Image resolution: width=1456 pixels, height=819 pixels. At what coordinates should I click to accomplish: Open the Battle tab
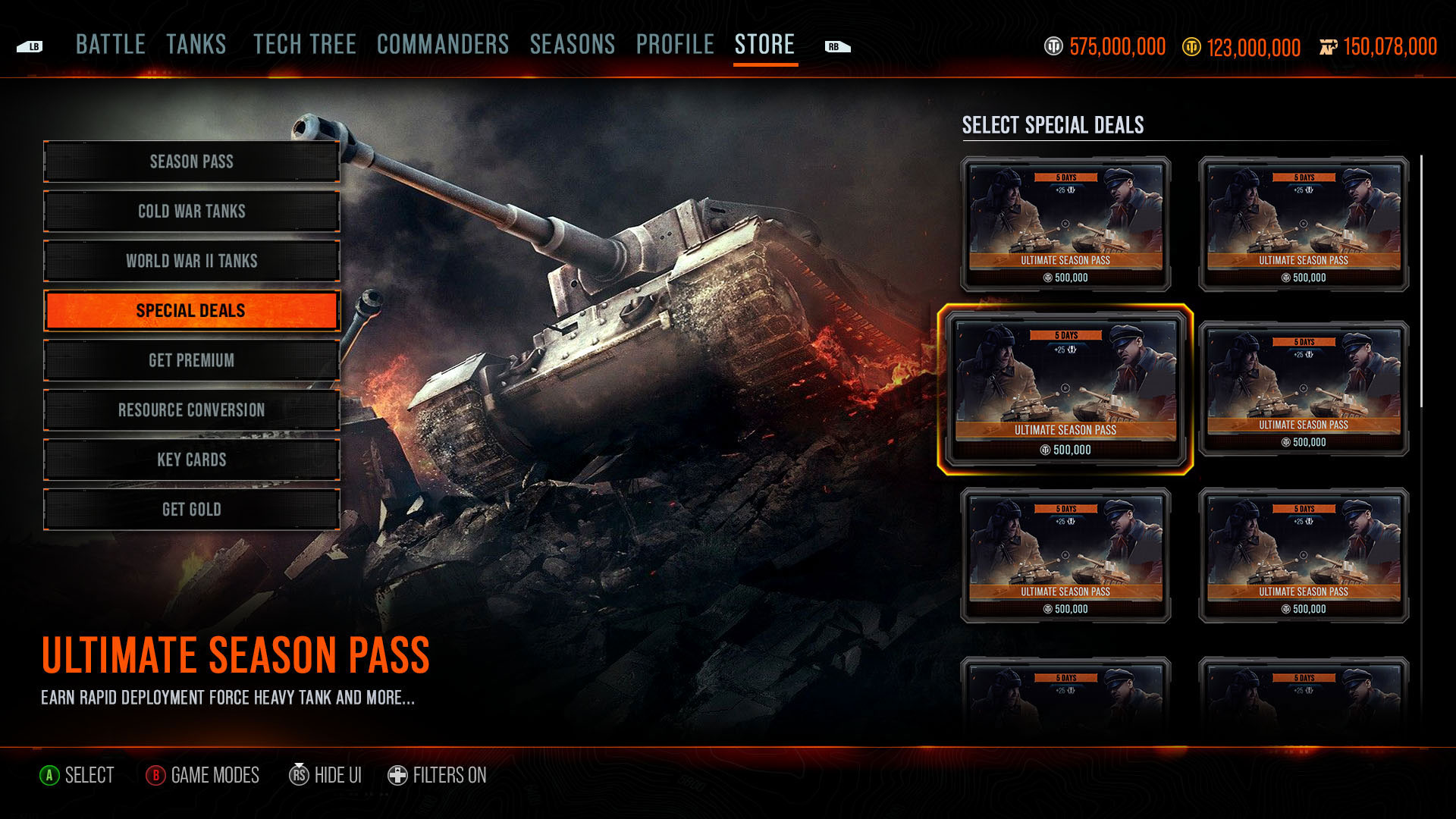111,45
